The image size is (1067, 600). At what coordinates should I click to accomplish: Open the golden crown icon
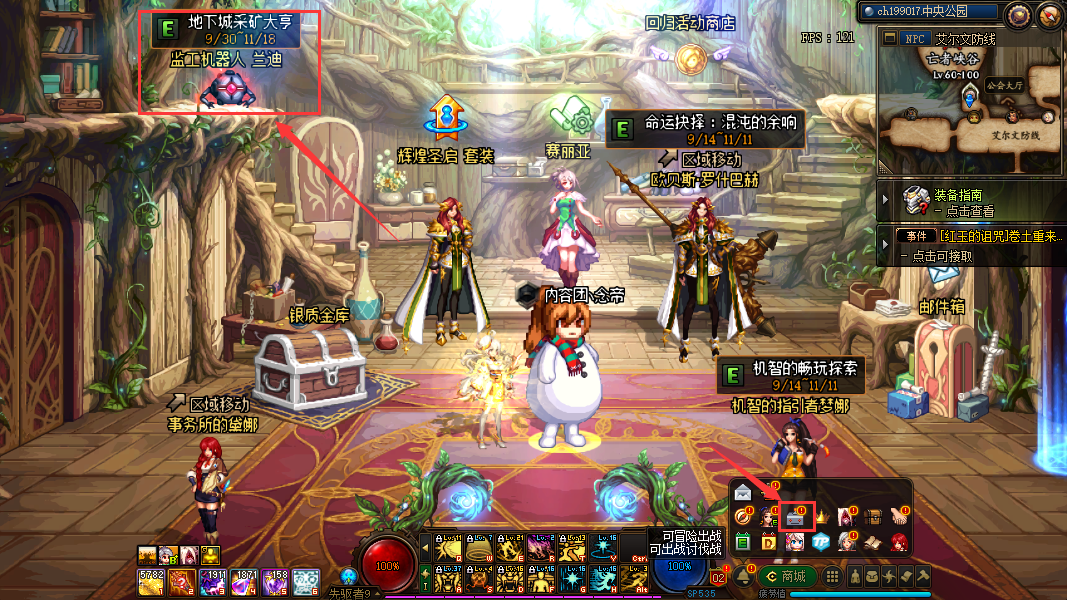[x=823, y=517]
